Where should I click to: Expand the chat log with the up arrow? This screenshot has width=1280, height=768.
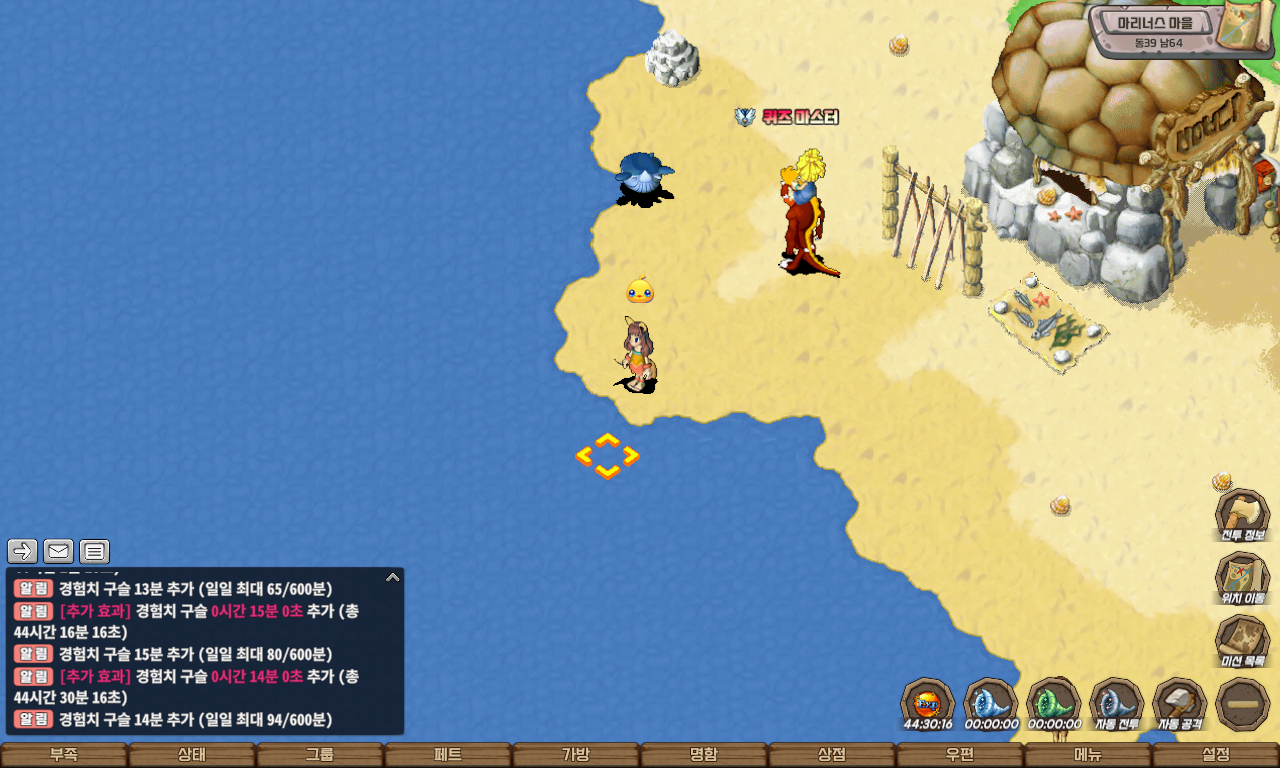[393, 577]
